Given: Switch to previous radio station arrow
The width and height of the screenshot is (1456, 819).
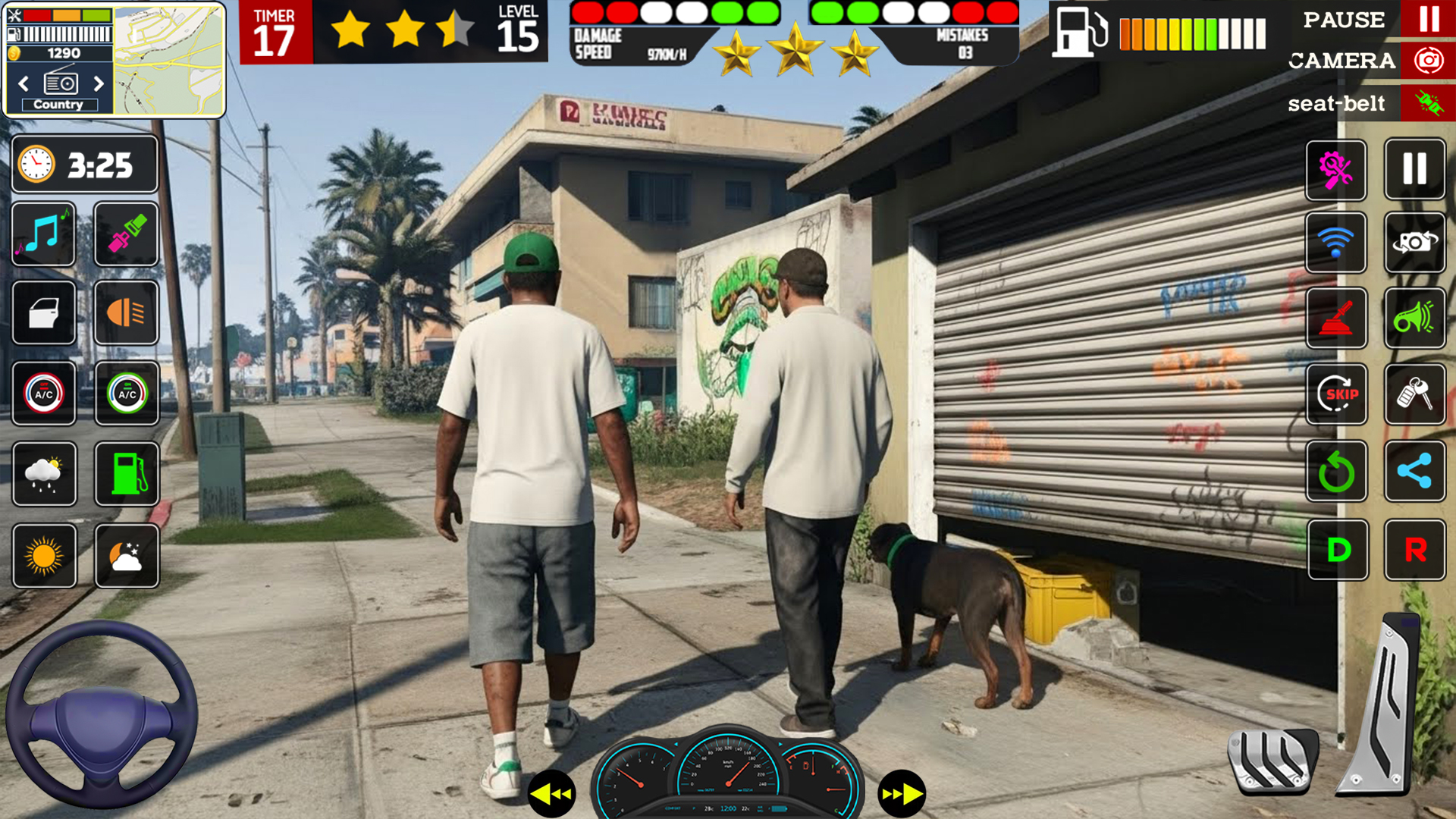Looking at the screenshot, I should tap(22, 85).
